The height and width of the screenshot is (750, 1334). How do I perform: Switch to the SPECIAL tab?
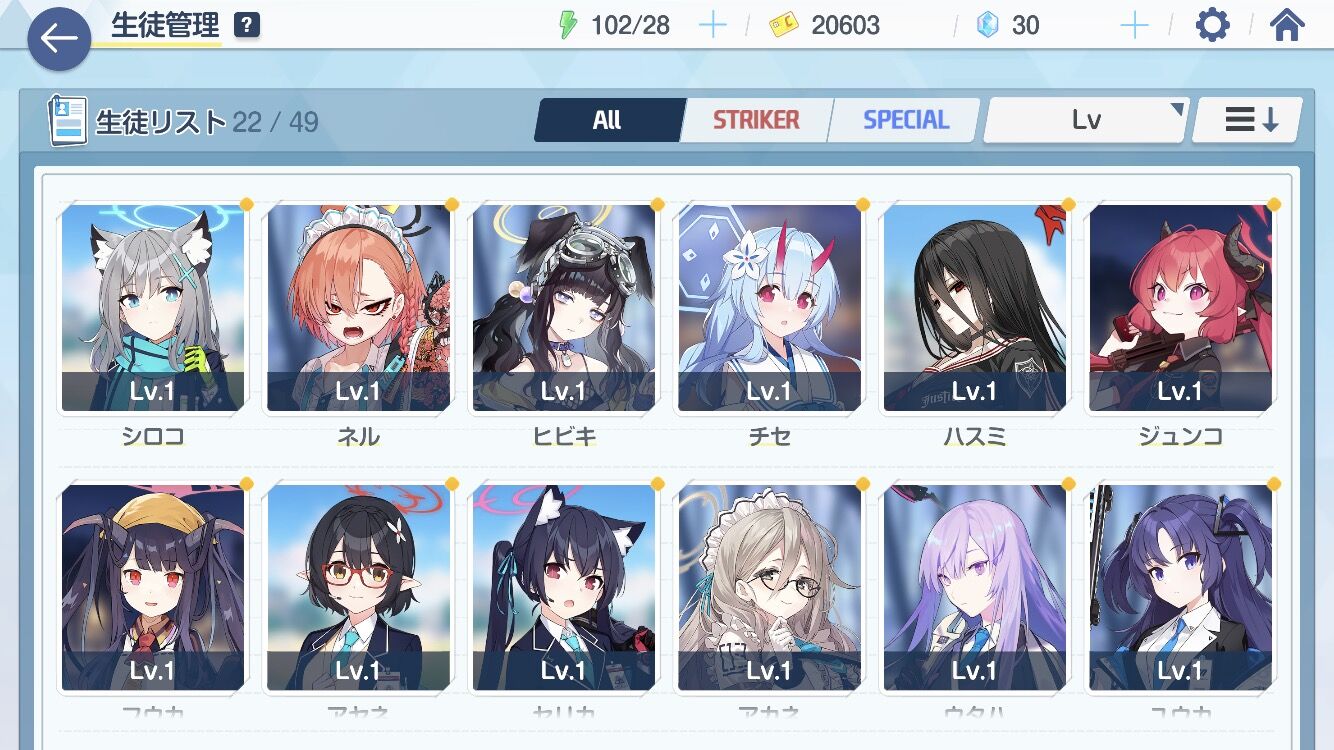click(x=903, y=119)
